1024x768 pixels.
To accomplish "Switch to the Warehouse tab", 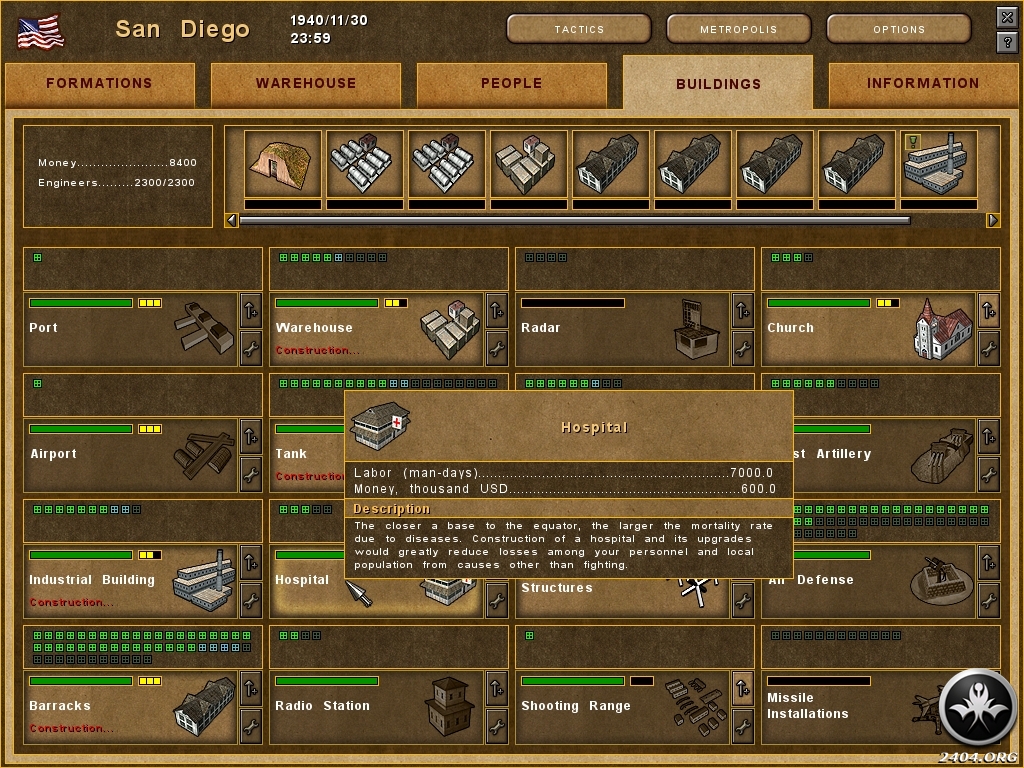I will 305,84.
